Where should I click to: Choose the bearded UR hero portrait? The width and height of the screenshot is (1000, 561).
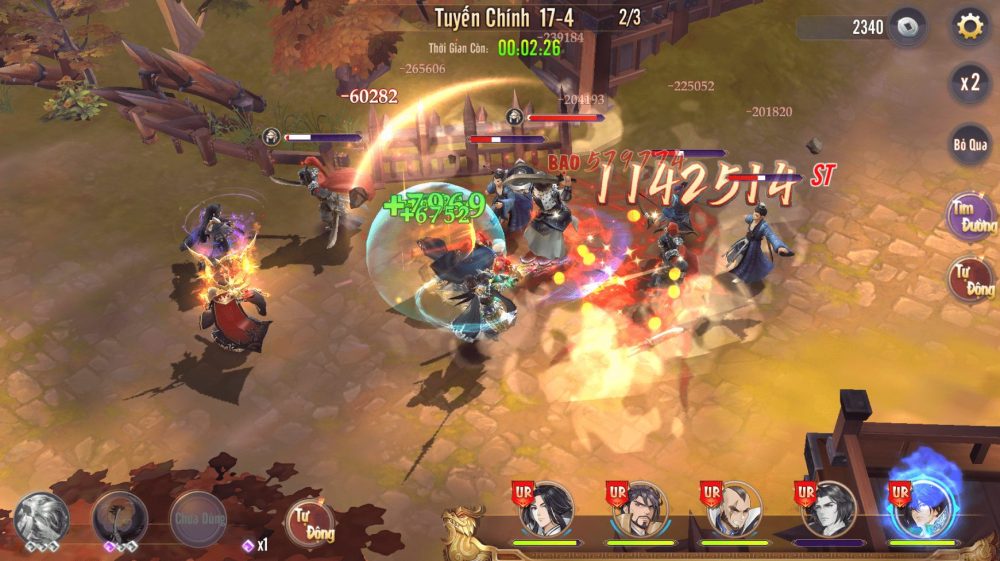click(640, 510)
